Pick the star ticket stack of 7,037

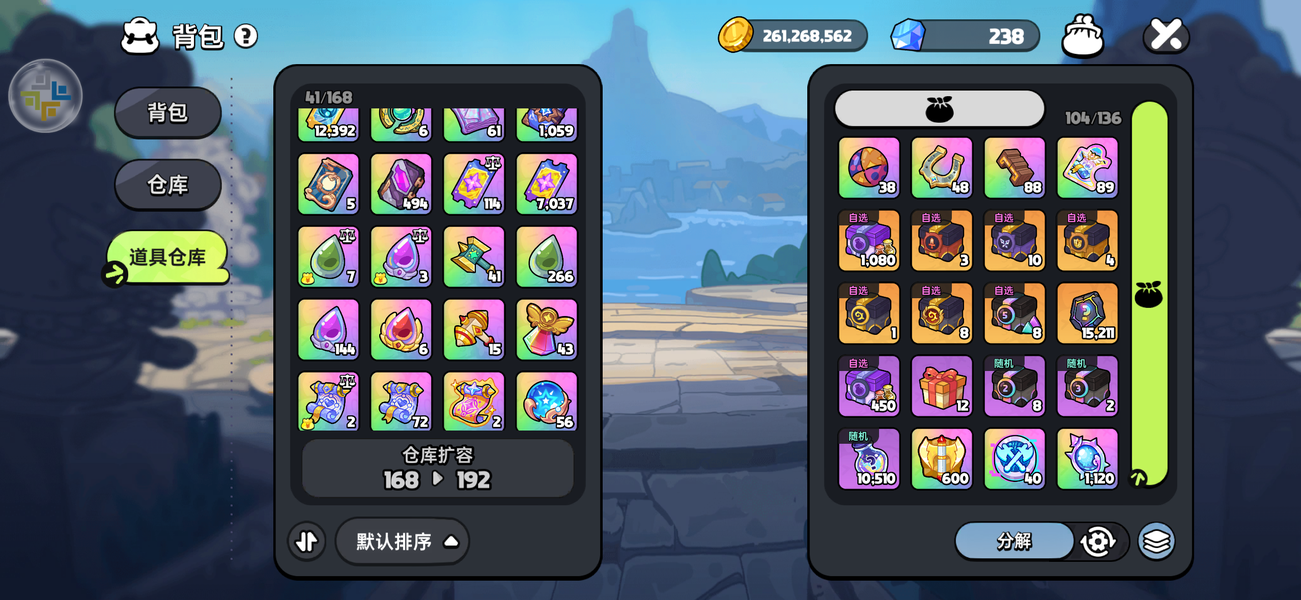click(546, 183)
